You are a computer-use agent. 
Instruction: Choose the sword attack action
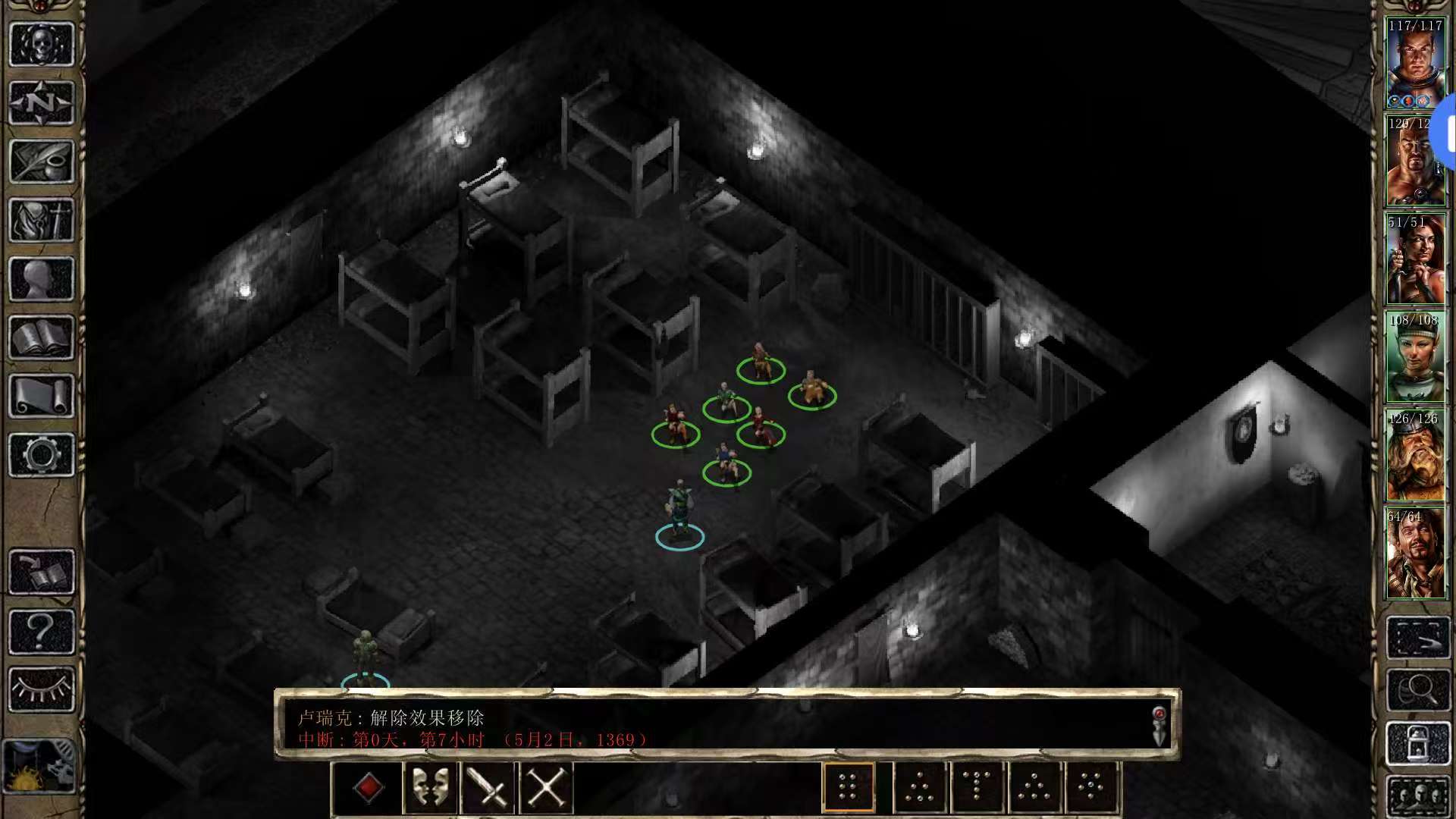pos(488,788)
